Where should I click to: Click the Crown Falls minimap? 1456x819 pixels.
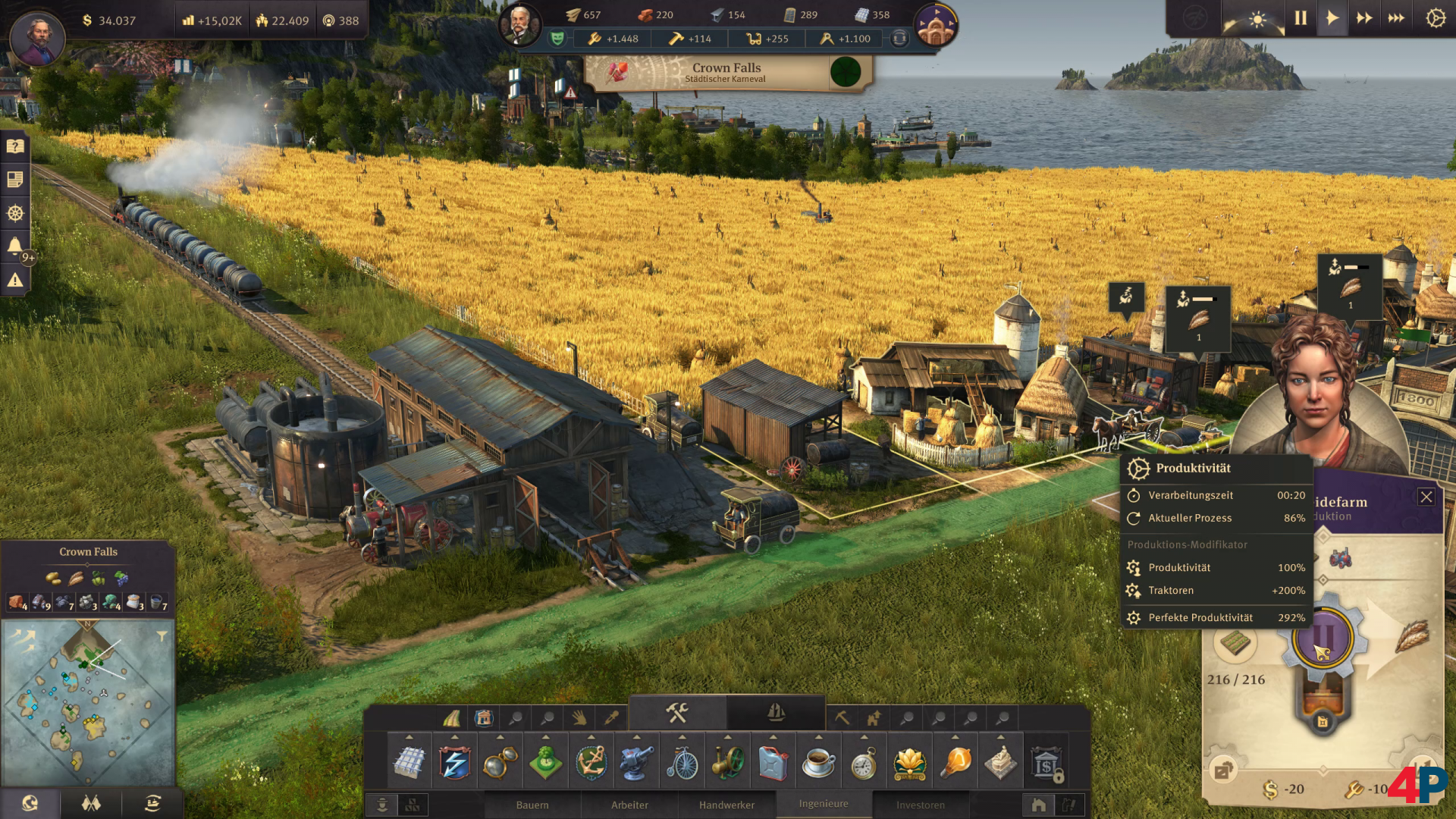(x=88, y=703)
